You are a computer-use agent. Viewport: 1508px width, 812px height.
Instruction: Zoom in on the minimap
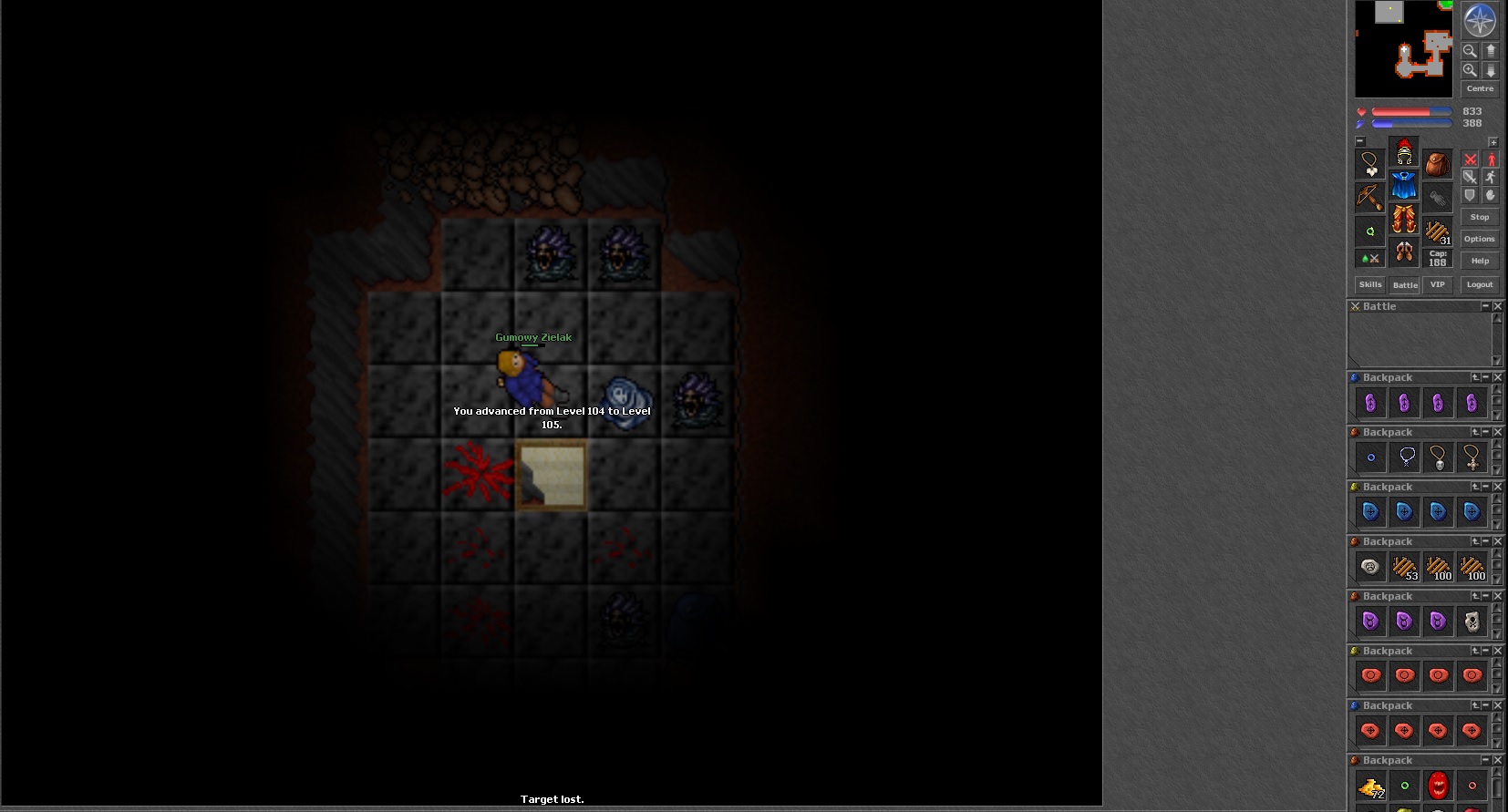tap(1470, 70)
